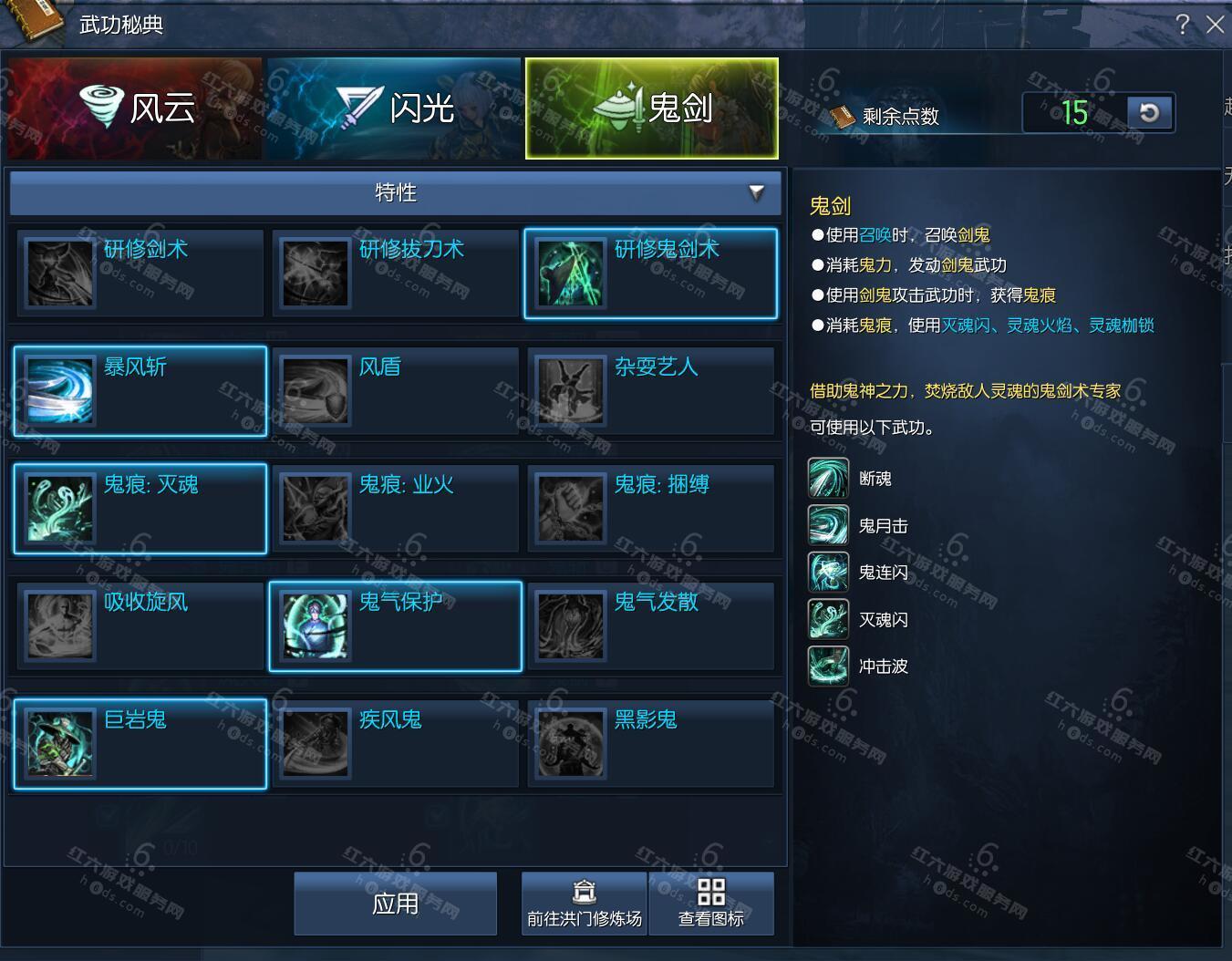
Task: Choose the 暴风斩 trait
Action: (x=140, y=391)
